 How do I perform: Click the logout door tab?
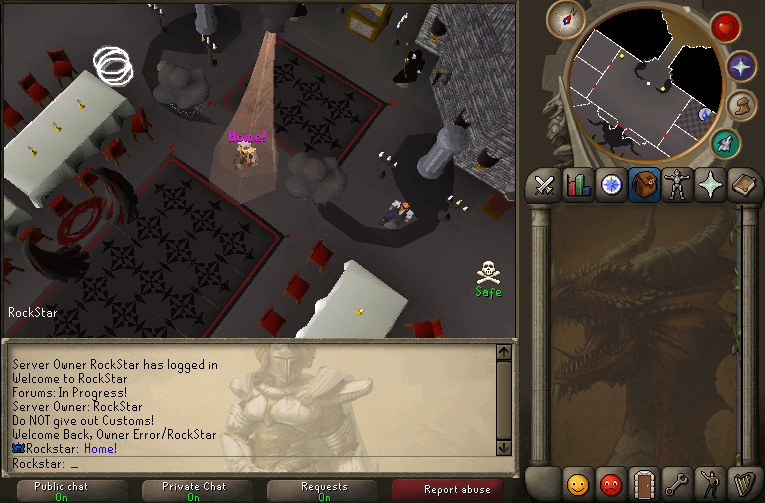[644, 485]
